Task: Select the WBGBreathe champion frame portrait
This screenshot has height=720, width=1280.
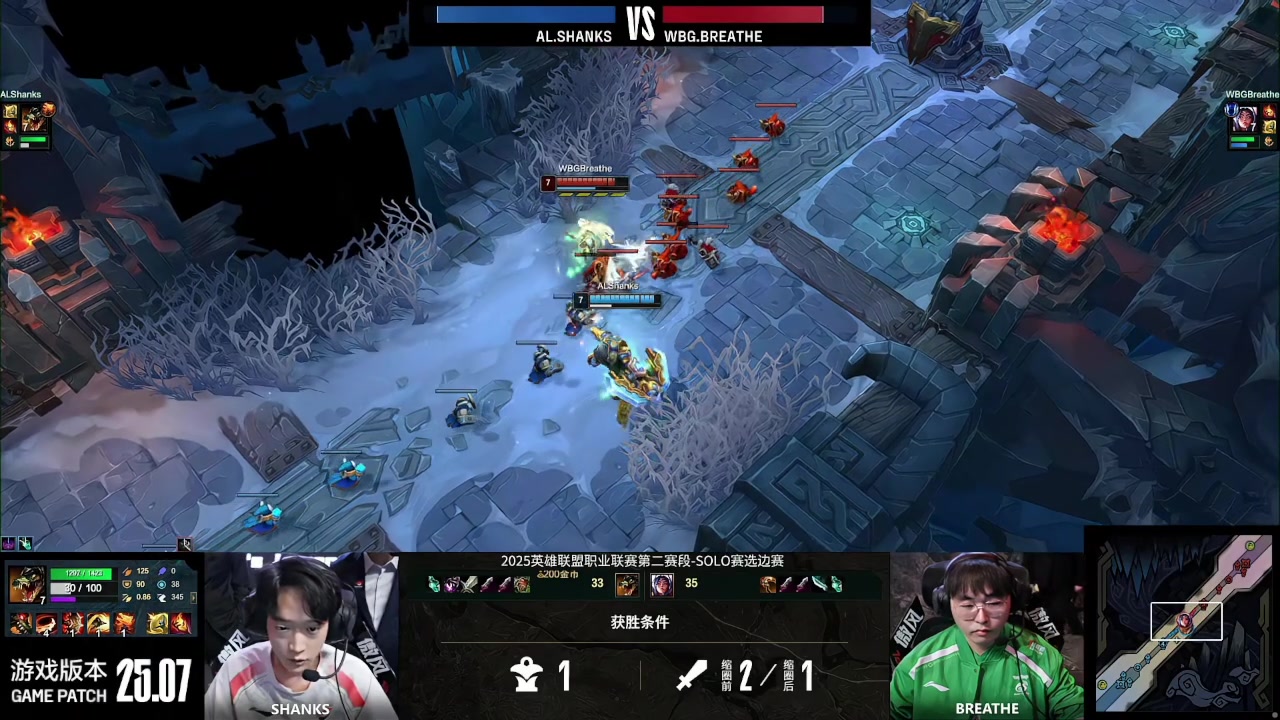Action: 1244,120
